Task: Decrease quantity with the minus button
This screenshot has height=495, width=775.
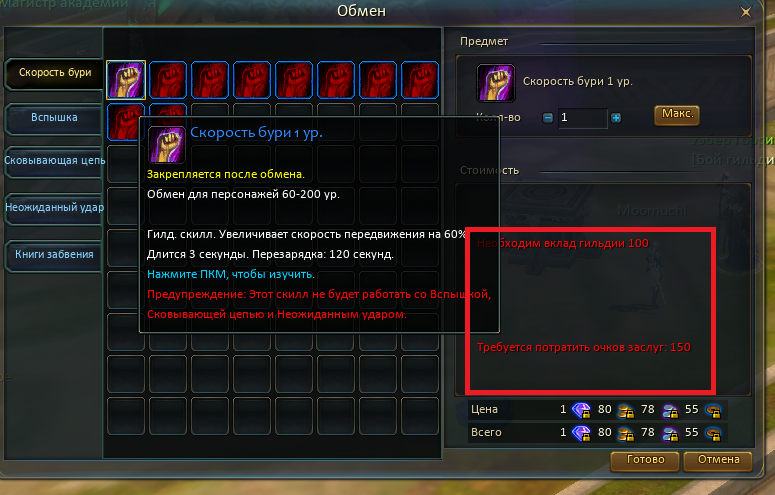Action: click(x=548, y=118)
